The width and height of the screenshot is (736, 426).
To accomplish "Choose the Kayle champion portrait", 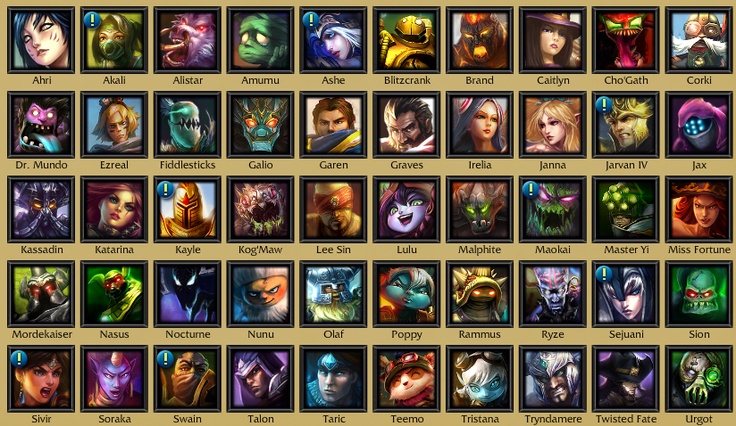I will (186, 209).
